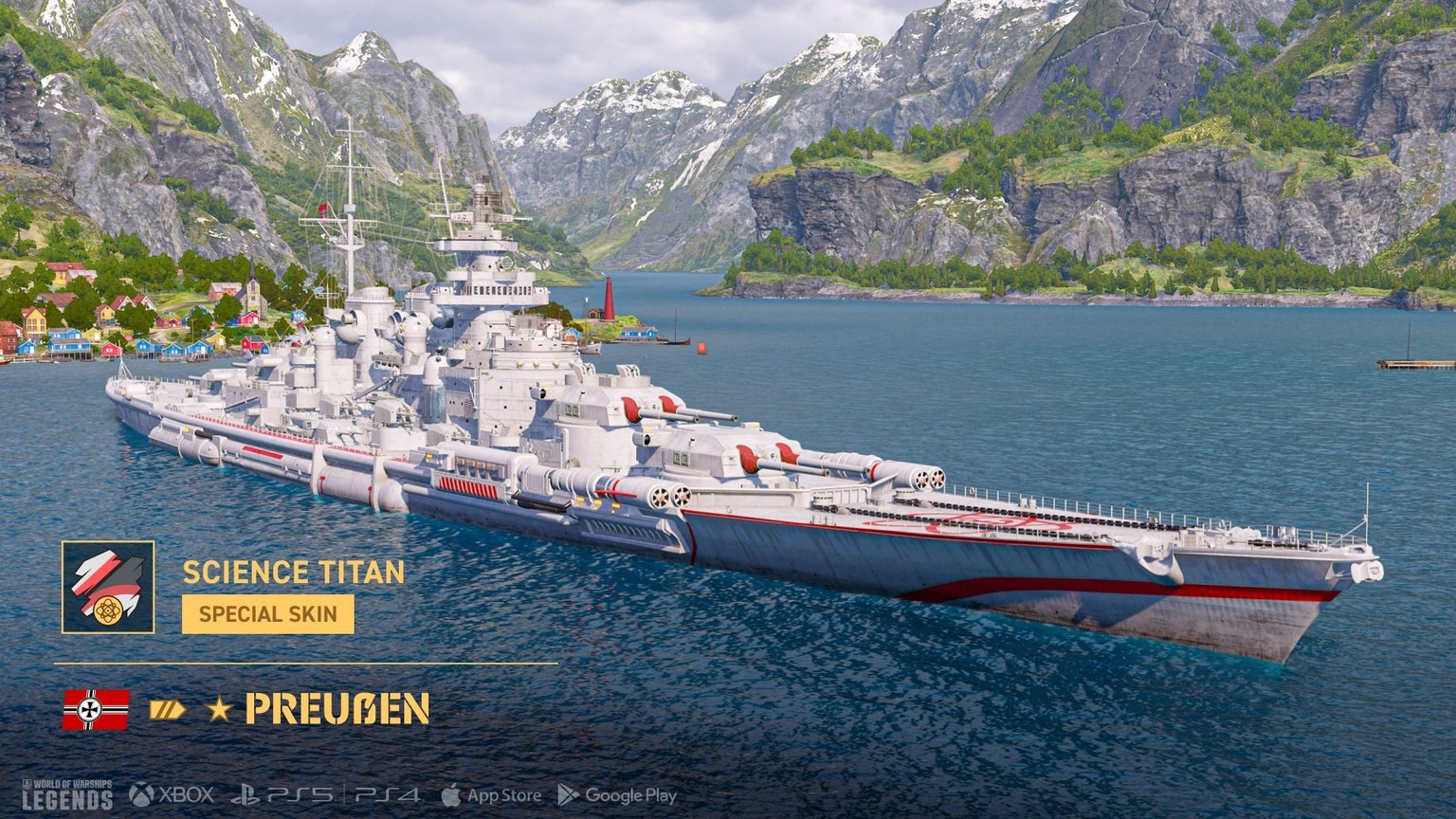Image resolution: width=1456 pixels, height=819 pixels.
Task: Select the Science Titan skin icon
Action: pyautogui.click(x=108, y=587)
